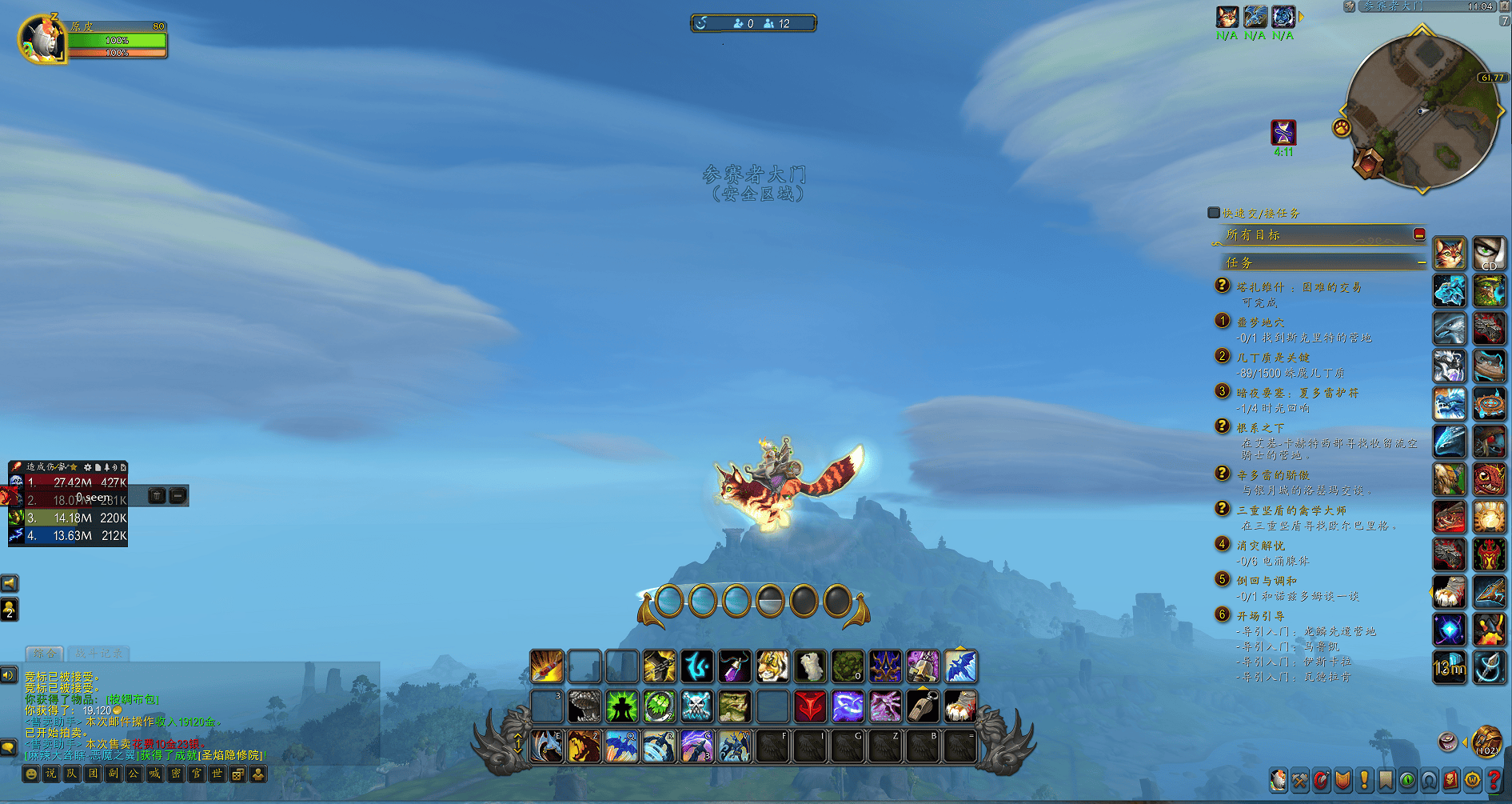Select the 综合 chat tab
Image resolution: width=1512 pixels, height=804 pixels.
pyautogui.click(x=45, y=653)
